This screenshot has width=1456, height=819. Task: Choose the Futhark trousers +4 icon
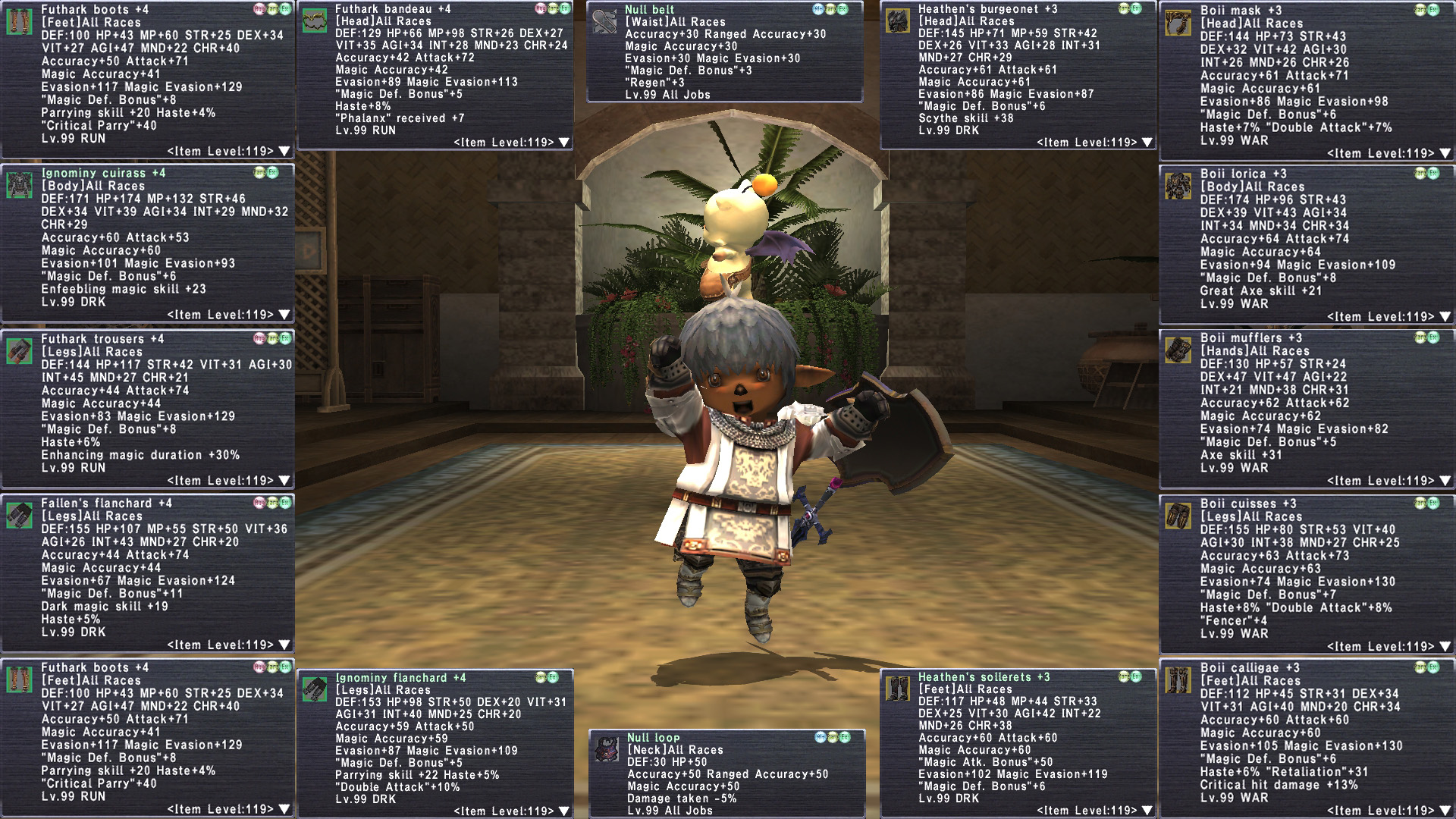(x=19, y=351)
